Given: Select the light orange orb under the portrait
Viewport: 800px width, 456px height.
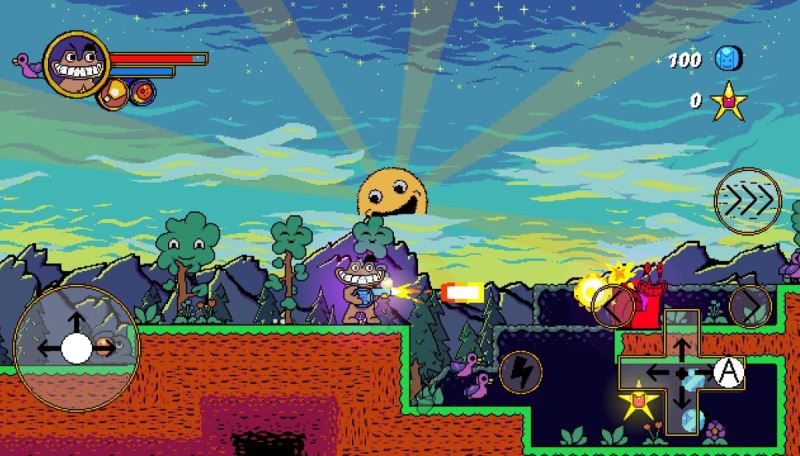Looking at the screenshot, I should [x=117, y=92].
